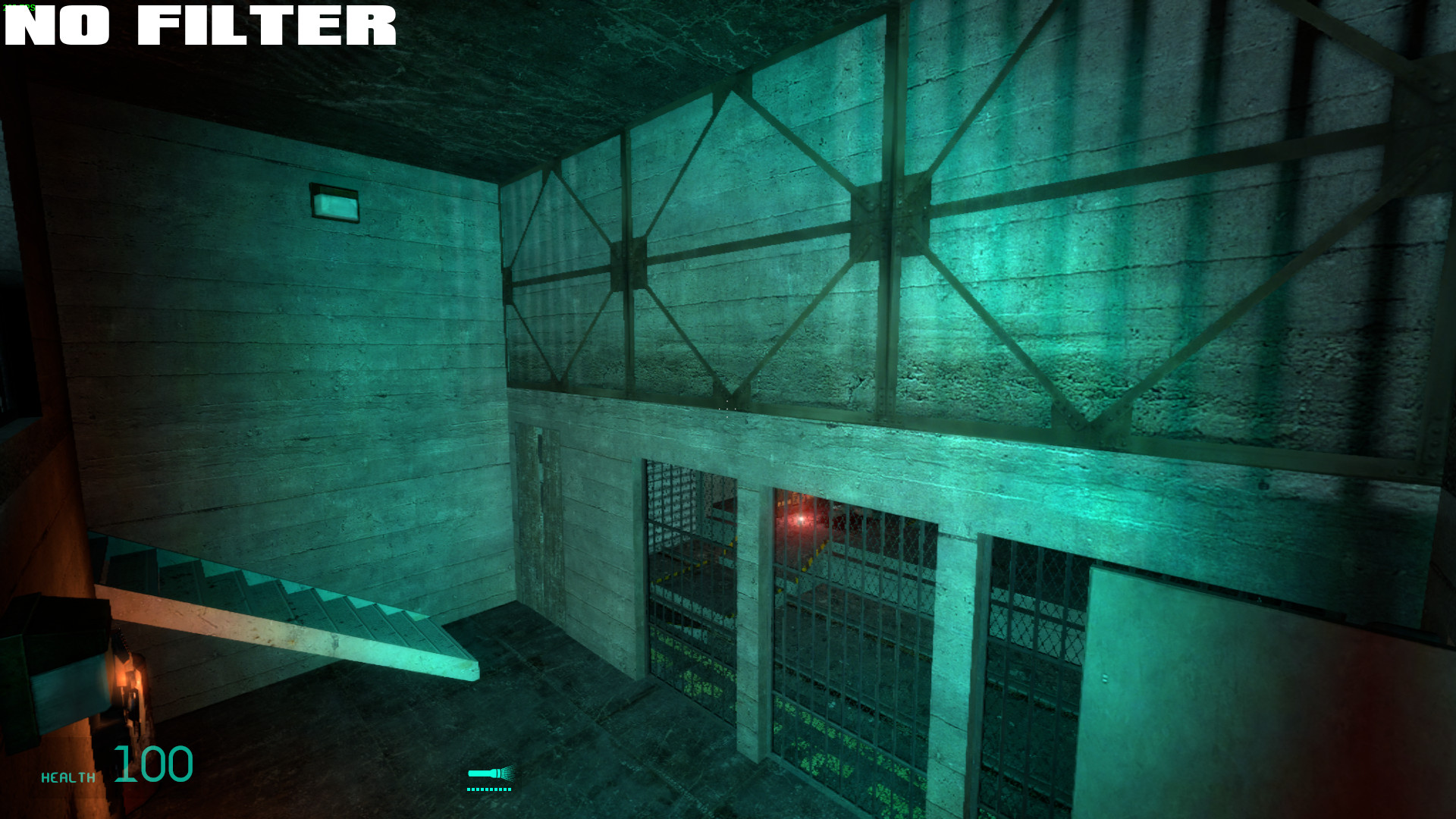Toggle the flashlight on via its HUD icon

pyautogui.click(x=485, y=775)
